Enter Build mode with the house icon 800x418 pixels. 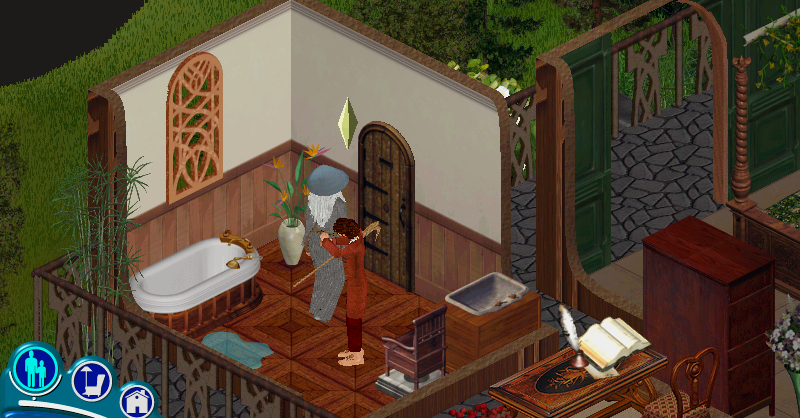click(x=137, y=402)
